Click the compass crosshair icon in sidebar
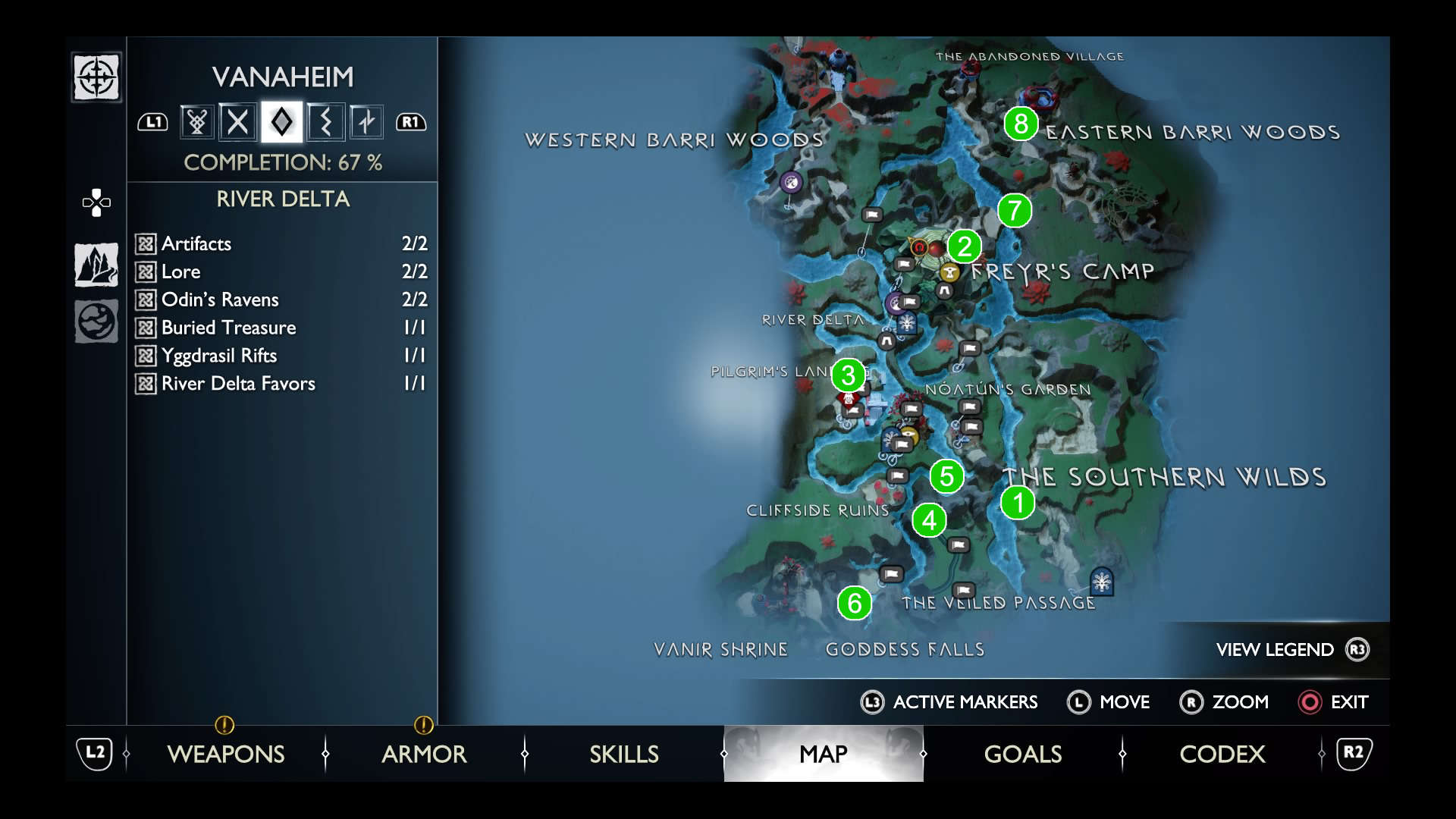 [x=96, y=77]
